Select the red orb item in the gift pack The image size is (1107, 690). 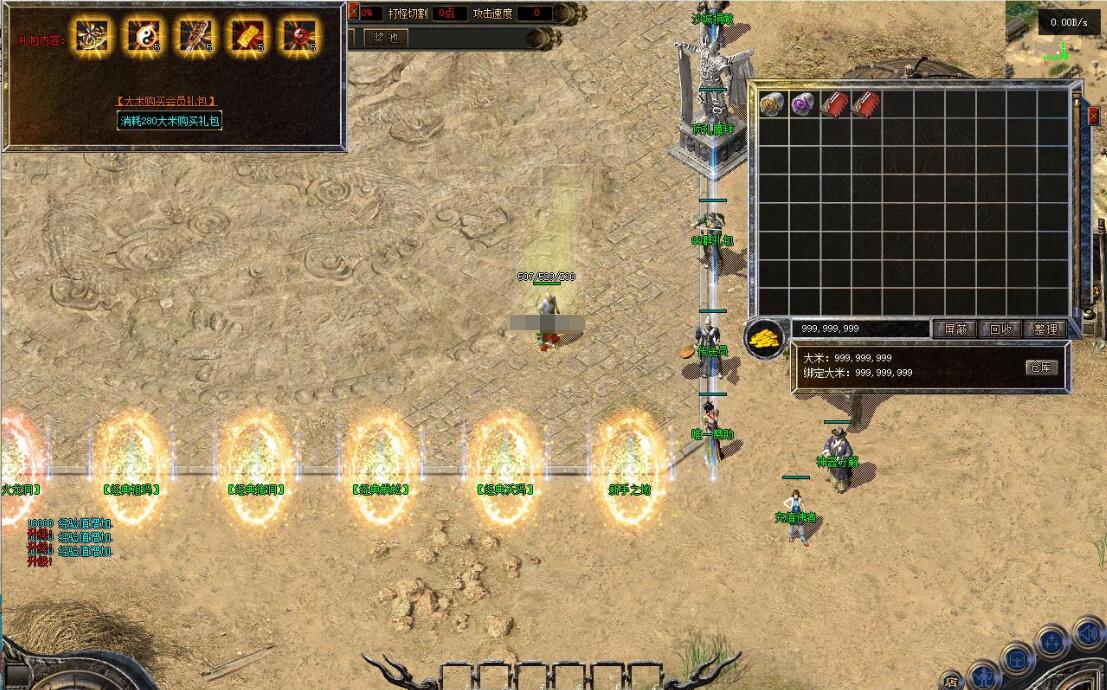tap(298, 36)
